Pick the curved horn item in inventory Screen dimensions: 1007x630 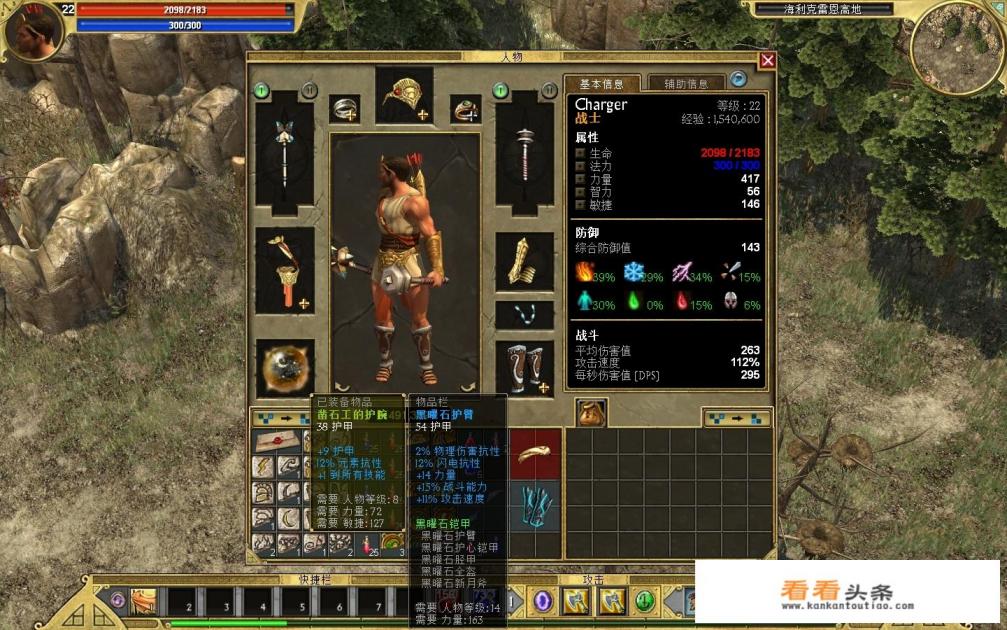click(537, 453)
